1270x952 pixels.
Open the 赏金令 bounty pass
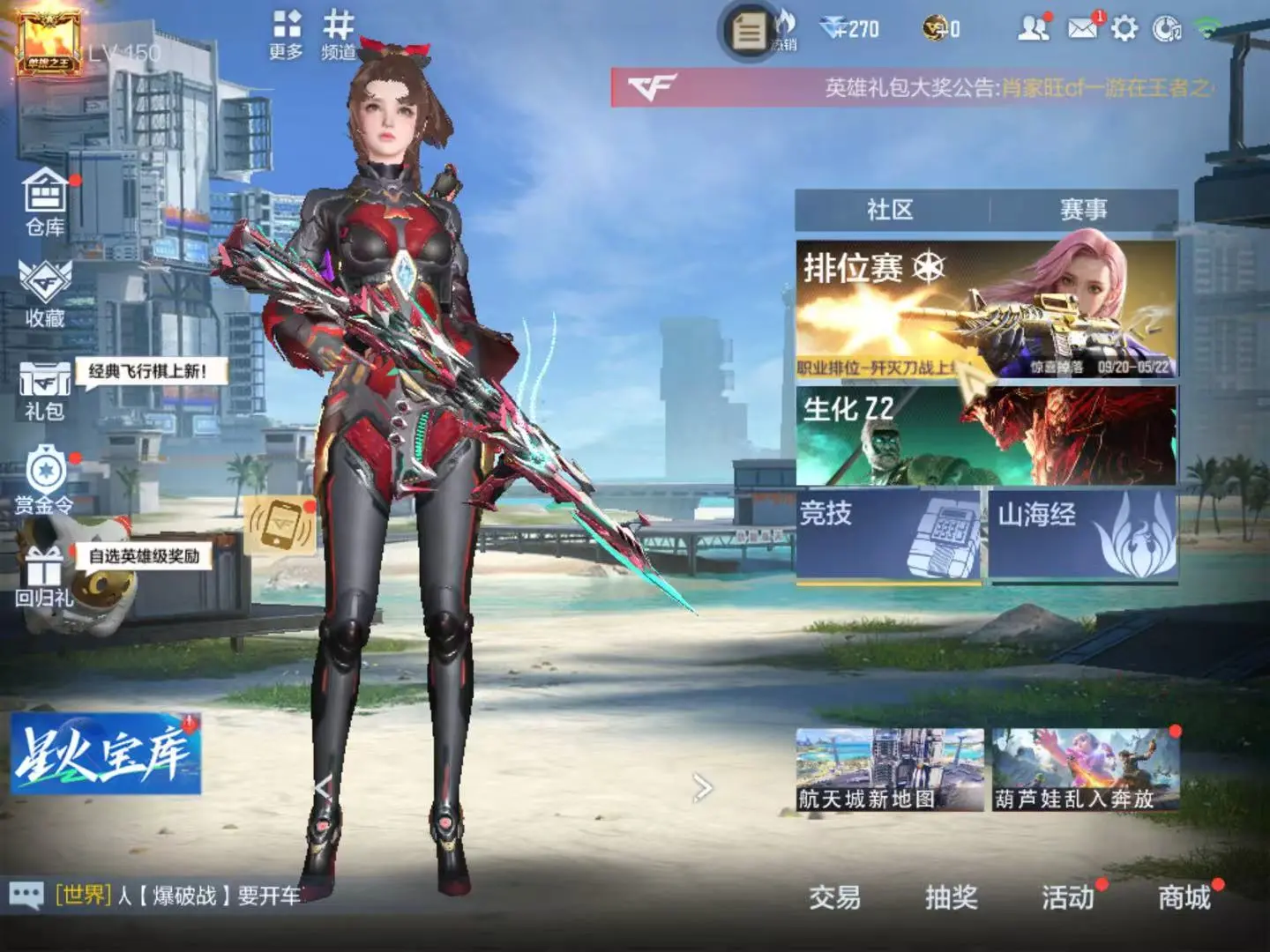[x=45, y=480]
